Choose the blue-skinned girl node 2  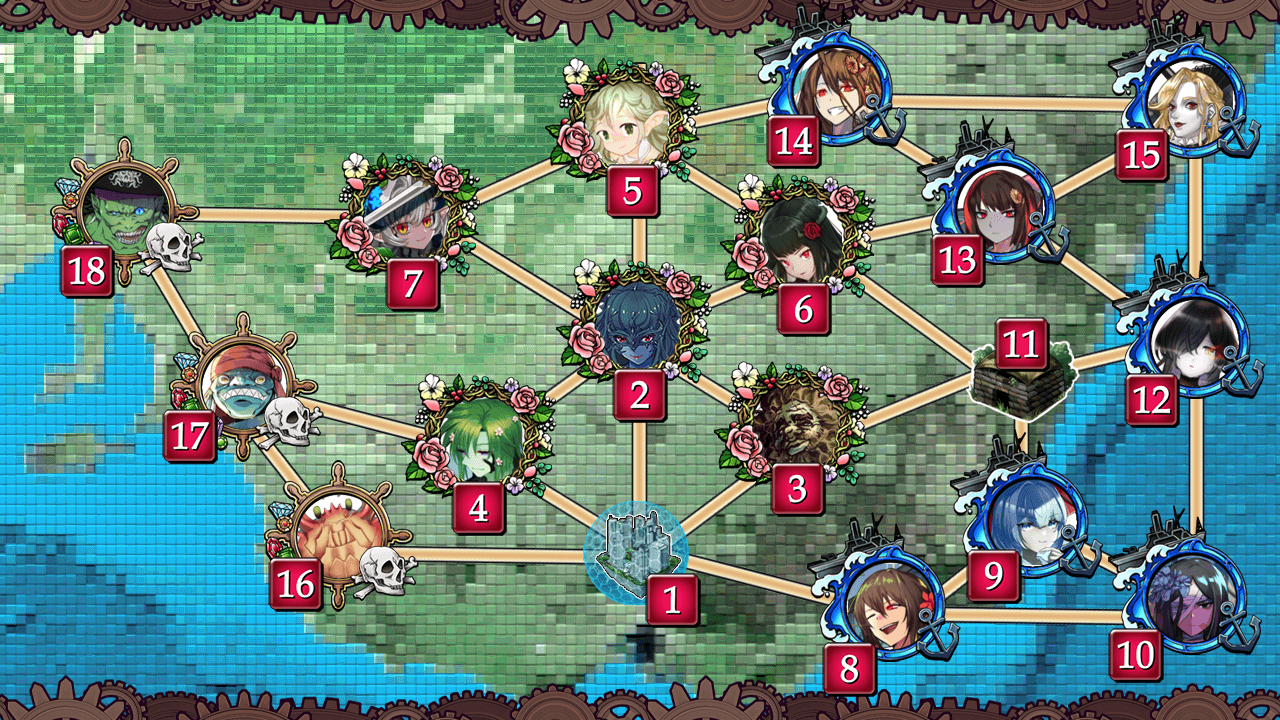637,324
